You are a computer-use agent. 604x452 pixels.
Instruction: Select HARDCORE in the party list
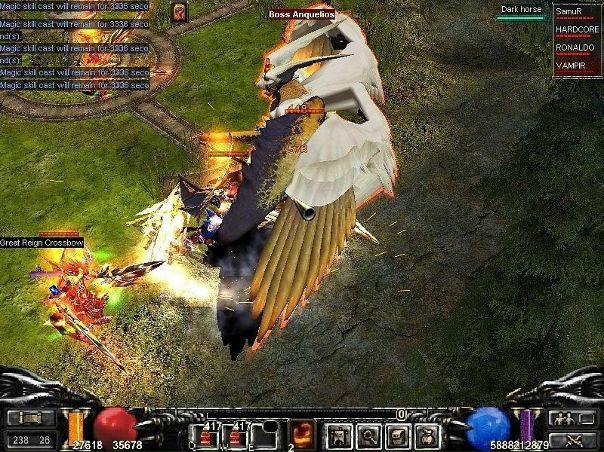[x=577, y=30]
